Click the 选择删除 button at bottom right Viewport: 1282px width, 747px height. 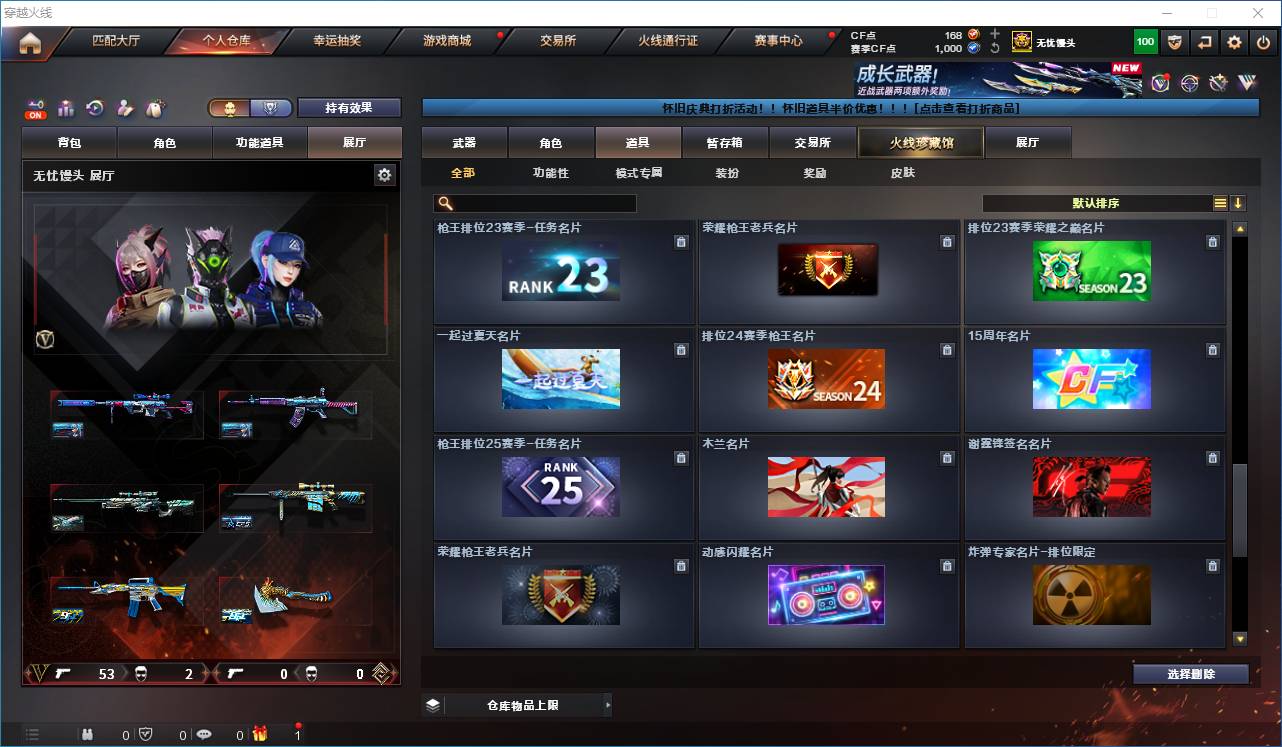click(1190, 674)
